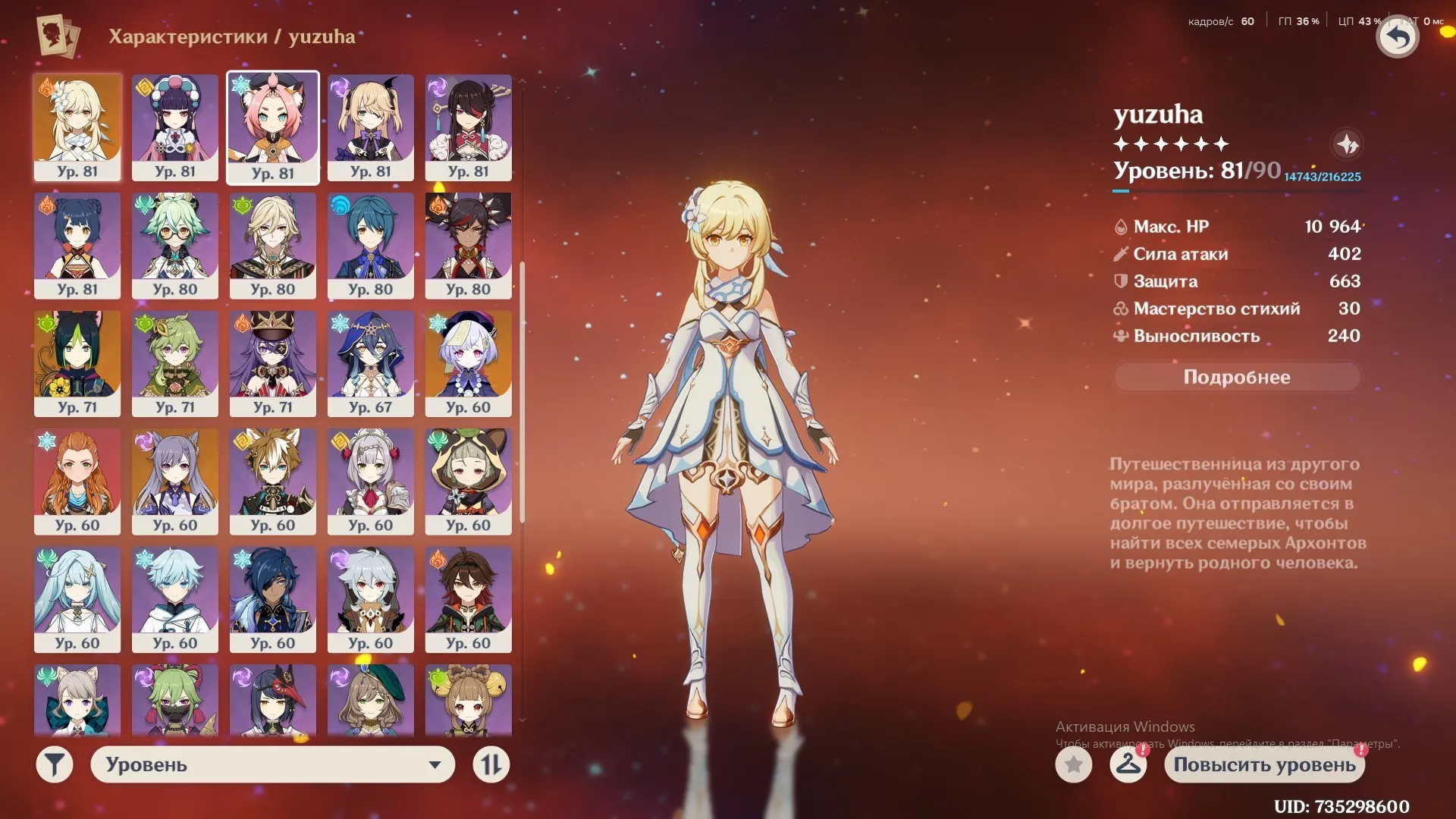Select the Aloy level 60 character portrait
1456x819 pixels.
coord(77,482)
